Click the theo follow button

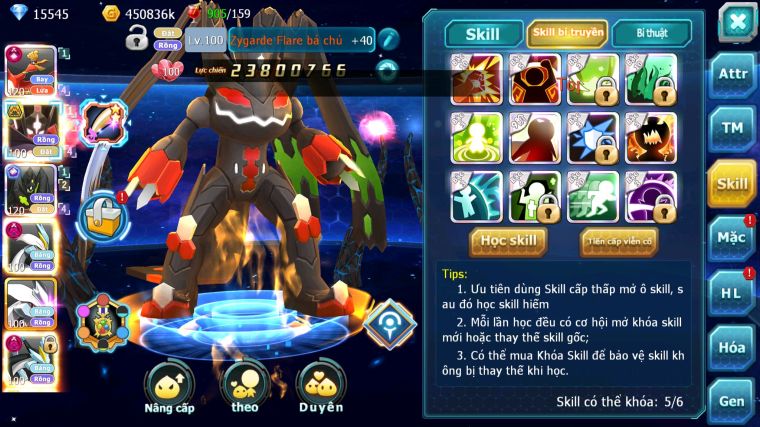pos(245,387)
